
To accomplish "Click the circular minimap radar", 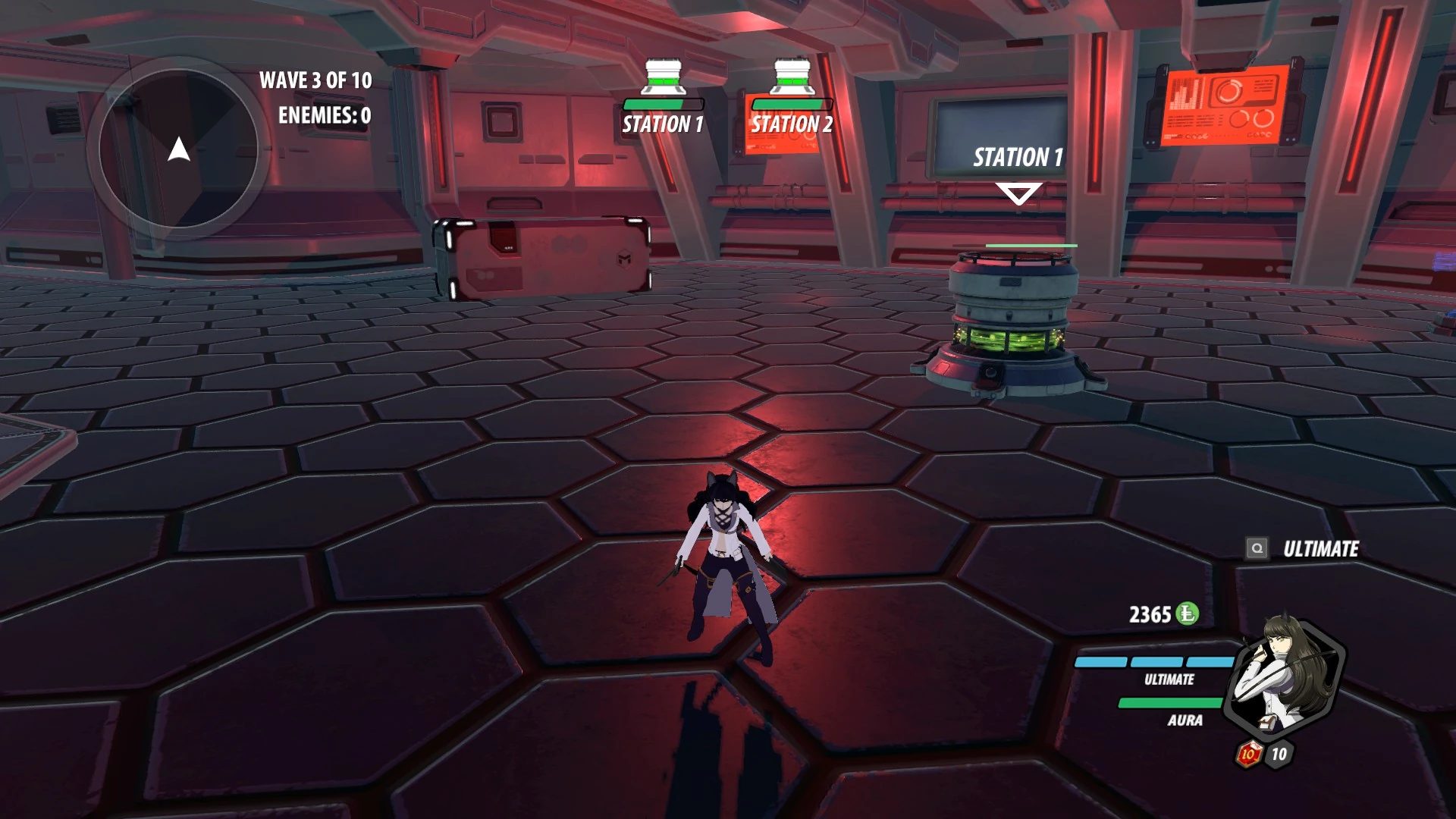I will point(179,149).
